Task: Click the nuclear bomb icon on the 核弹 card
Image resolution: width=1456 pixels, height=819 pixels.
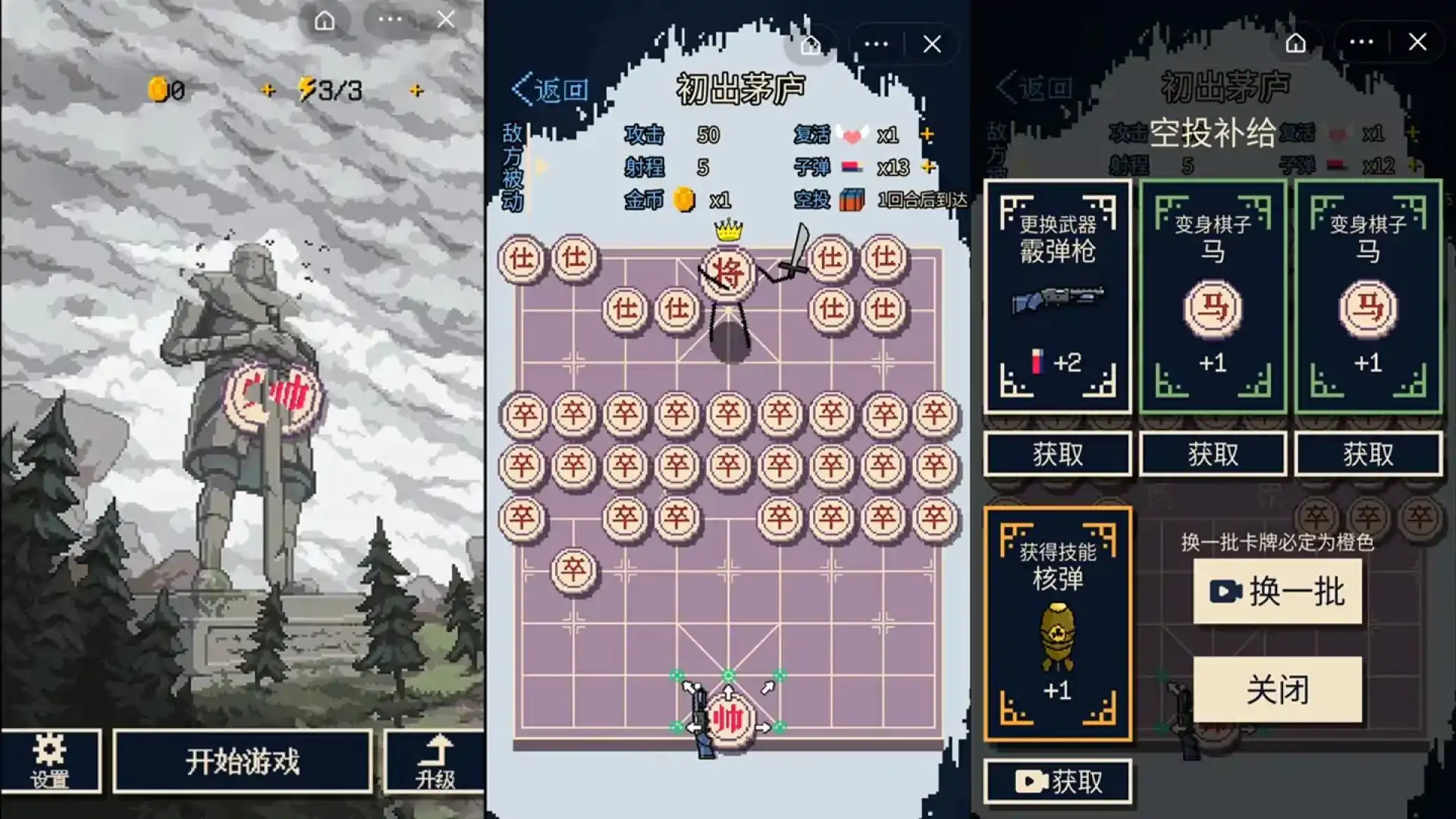Action: coord(1057,633)
